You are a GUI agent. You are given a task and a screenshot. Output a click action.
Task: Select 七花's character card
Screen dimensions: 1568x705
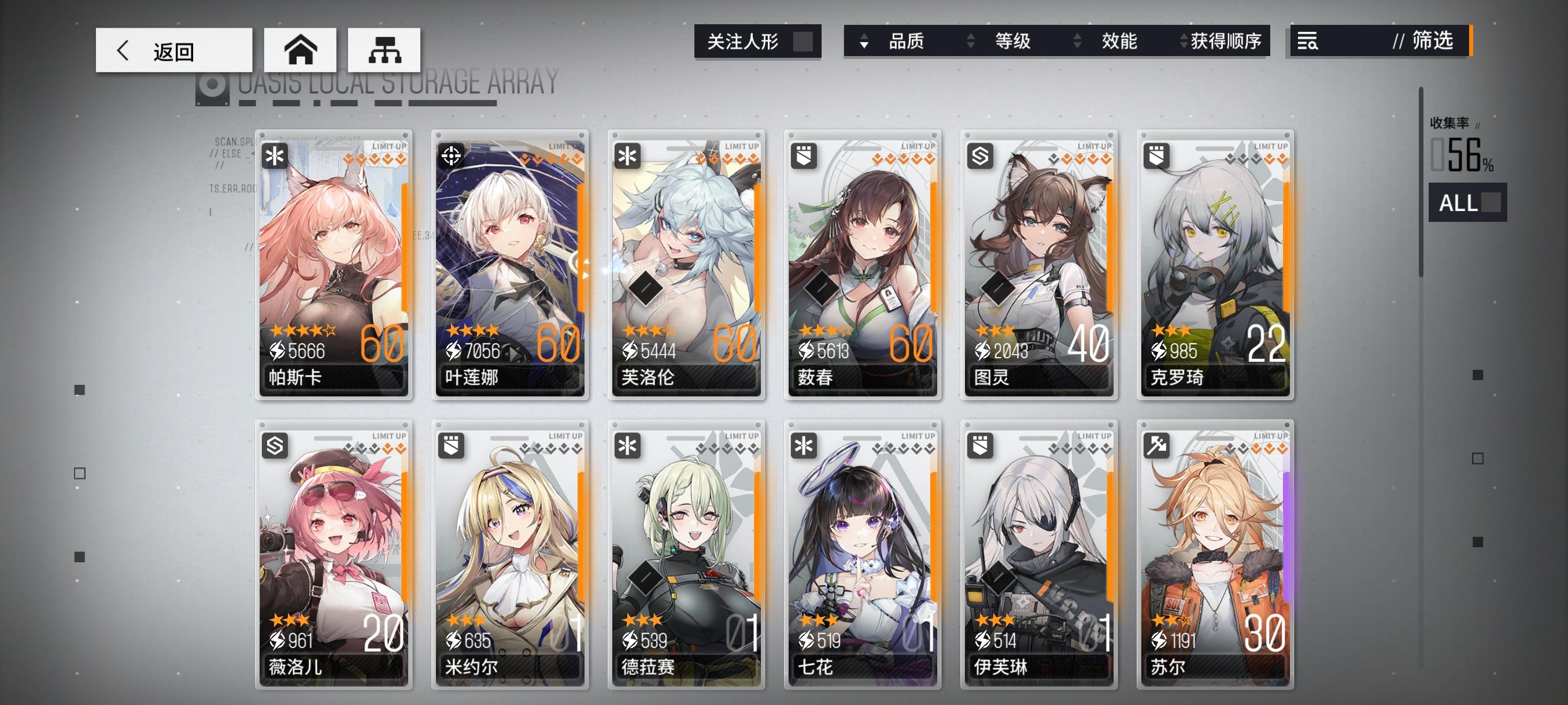[862, 559]
